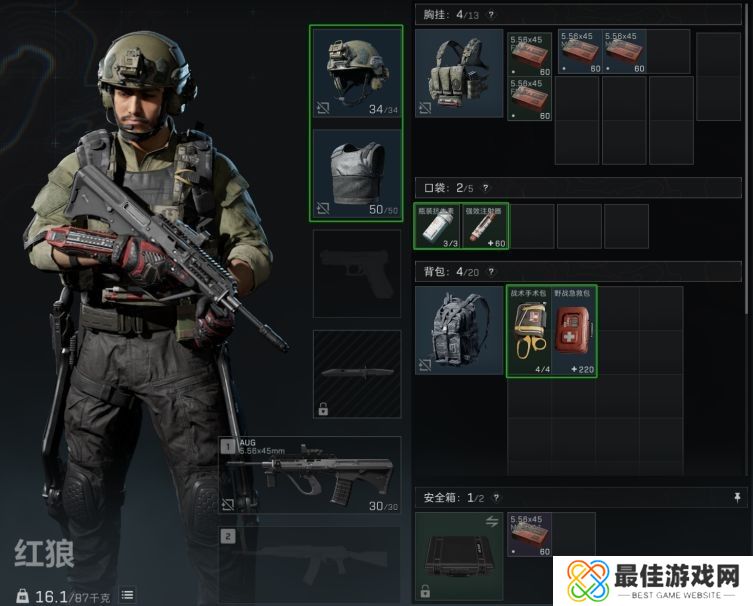
Task: Choose the 战术手术包 surgical kit
Action: click(529, 331)
